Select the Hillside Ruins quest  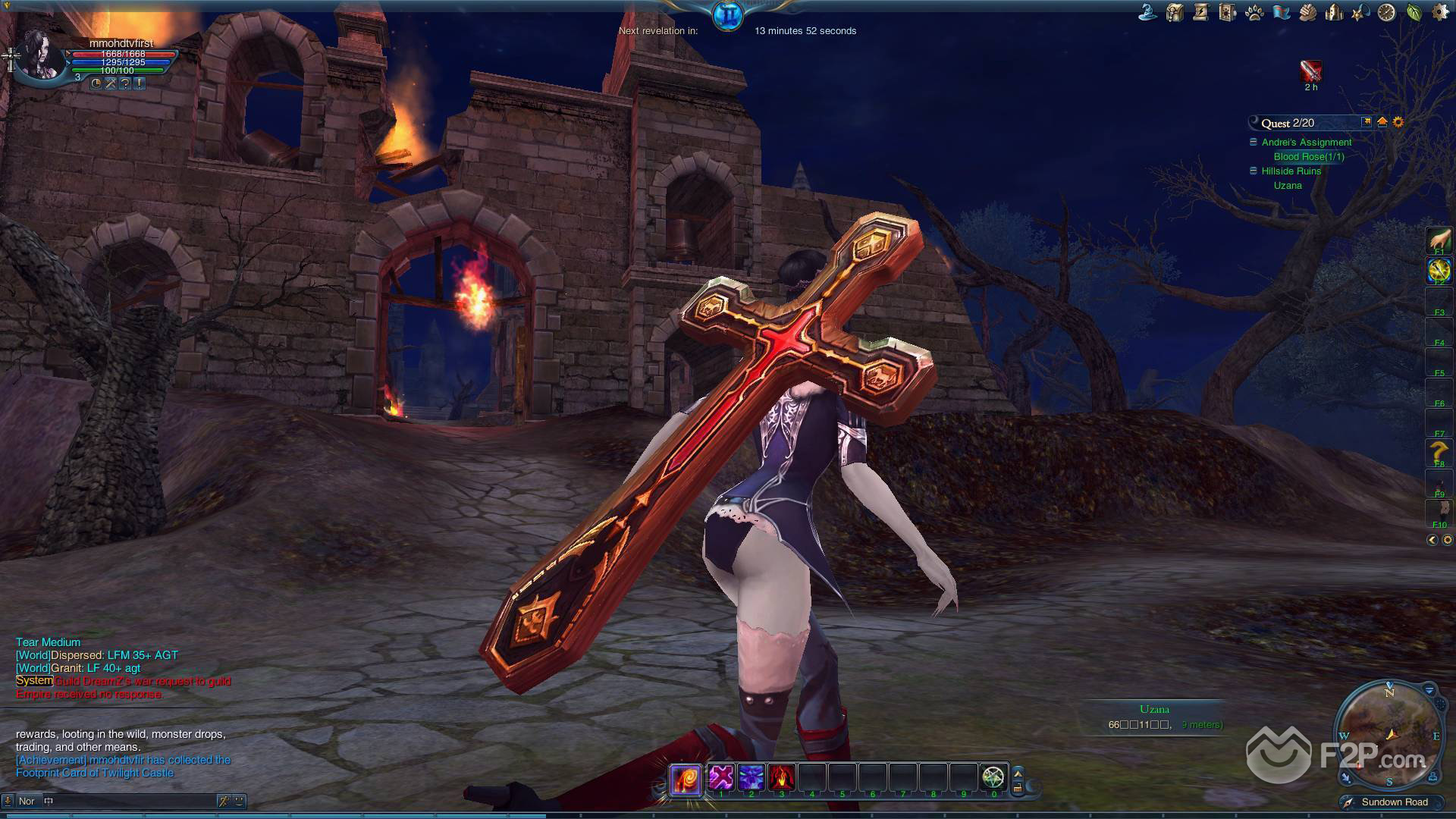coord(1291,171)
